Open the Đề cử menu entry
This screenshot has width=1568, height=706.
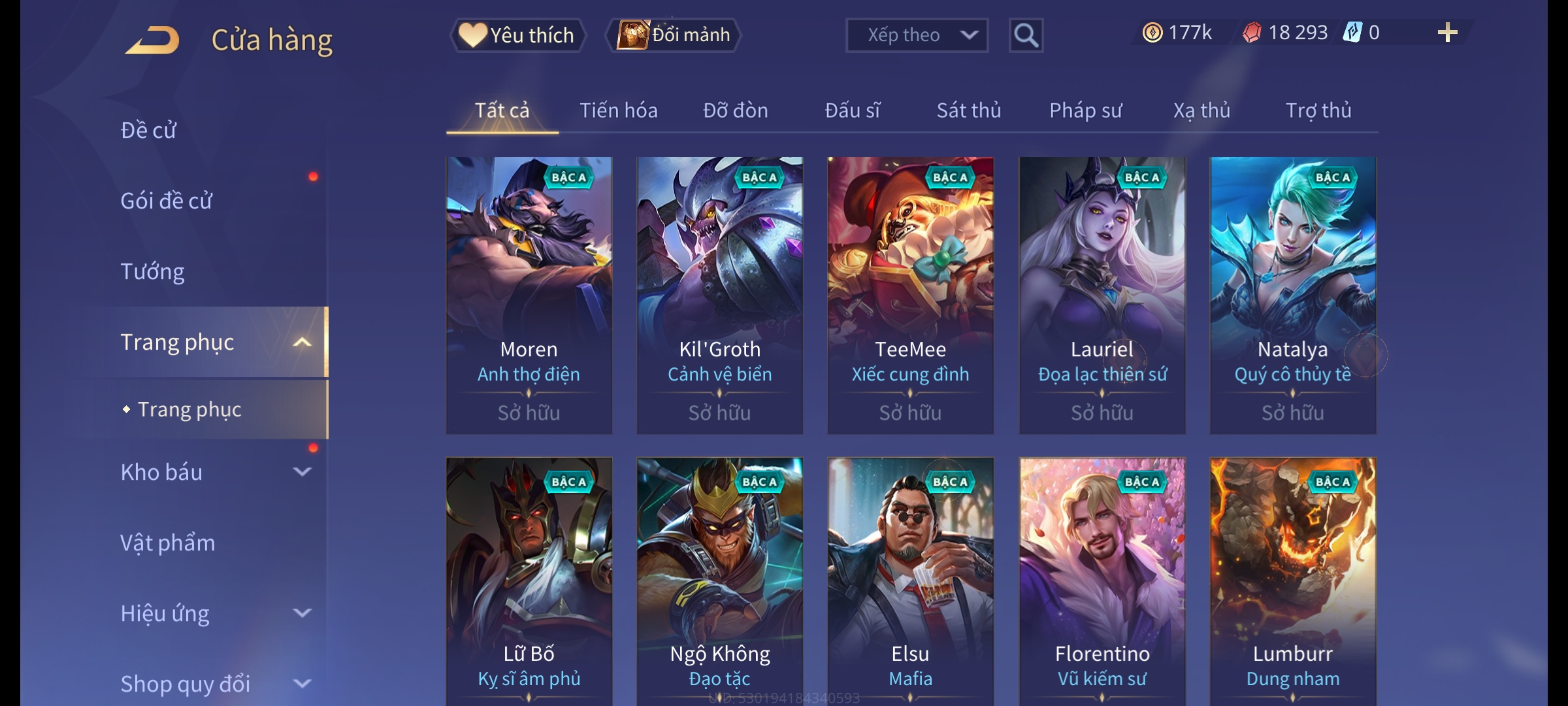point(148,130)
